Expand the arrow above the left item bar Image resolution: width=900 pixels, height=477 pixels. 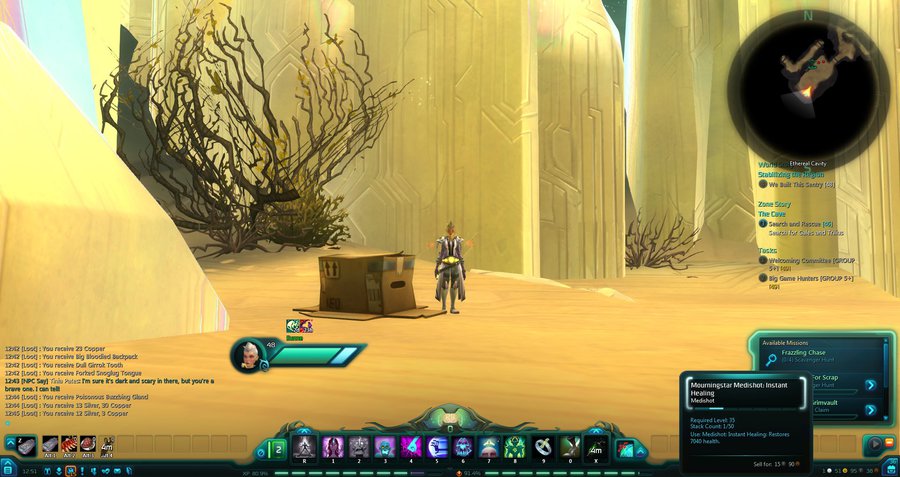[10, 443]
